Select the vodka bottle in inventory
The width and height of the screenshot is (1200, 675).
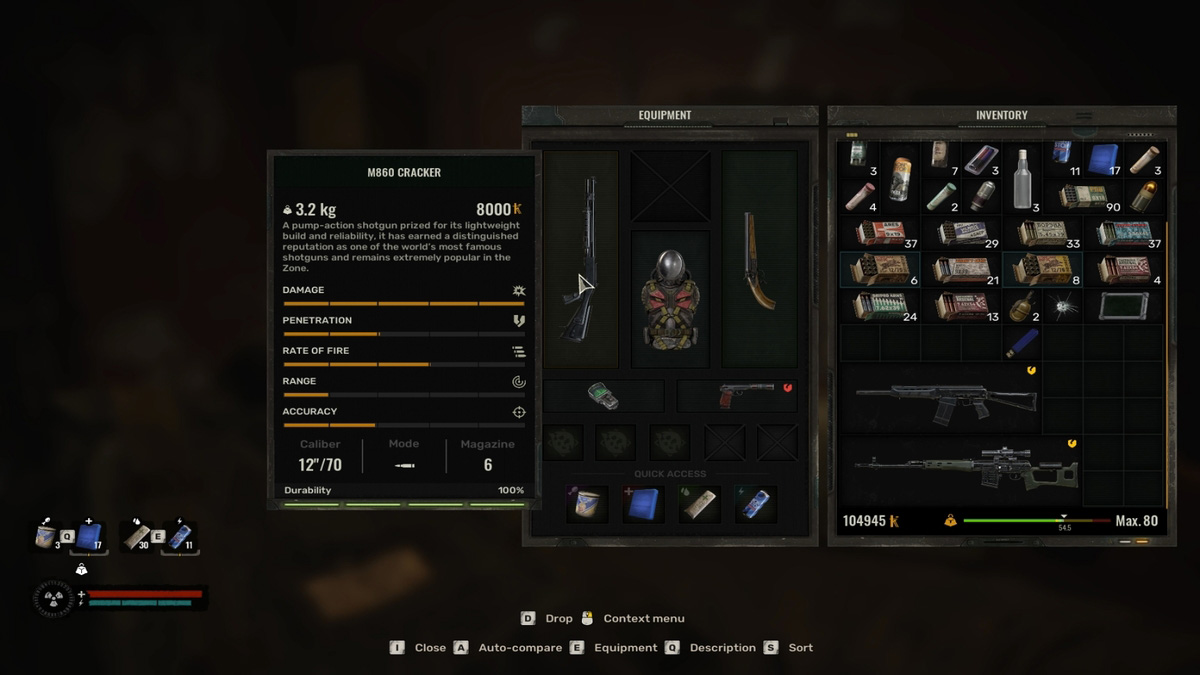1022,178
